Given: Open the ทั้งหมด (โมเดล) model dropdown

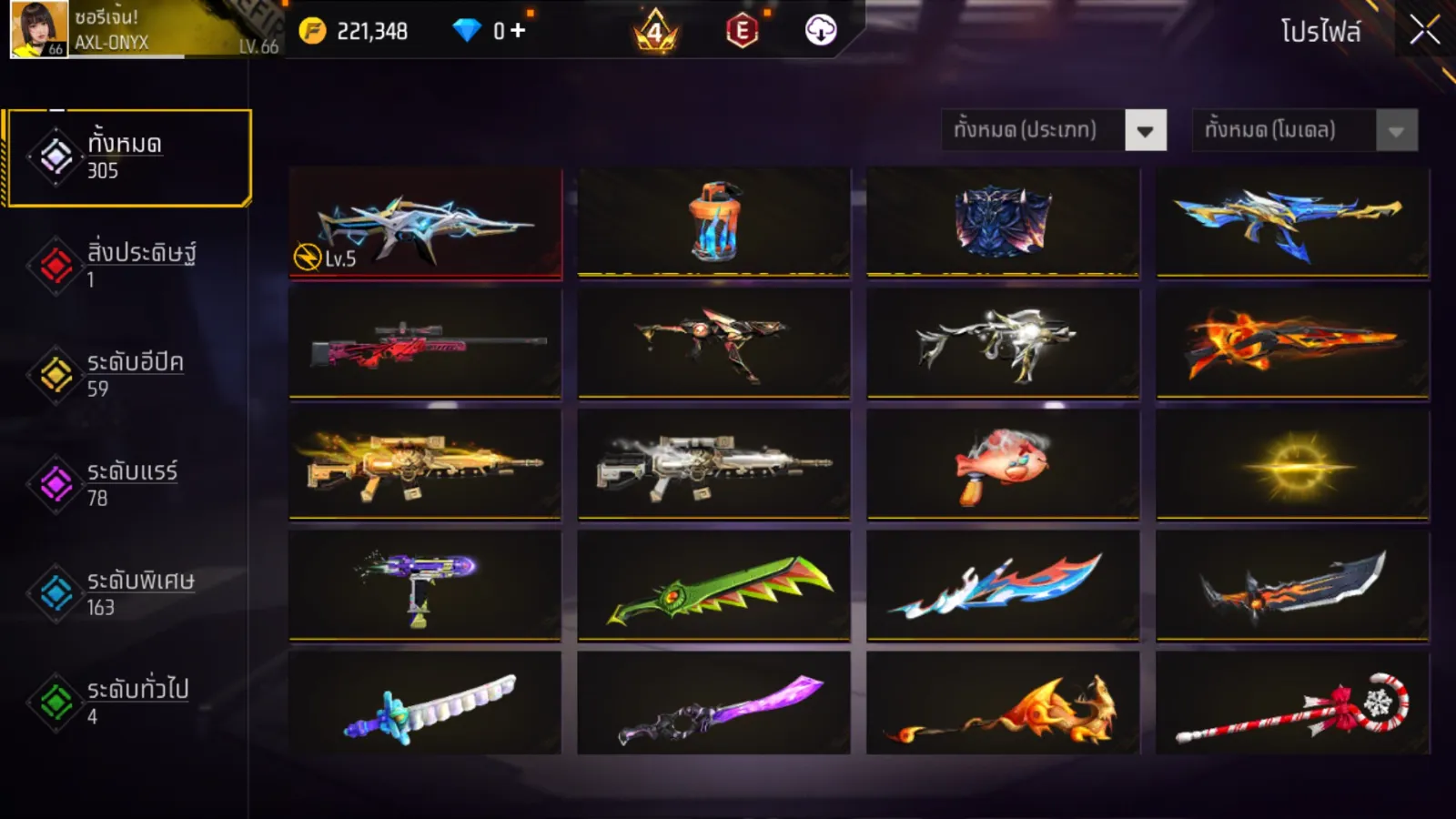Looking at the screenshot, I should [x=1304, y=130].
